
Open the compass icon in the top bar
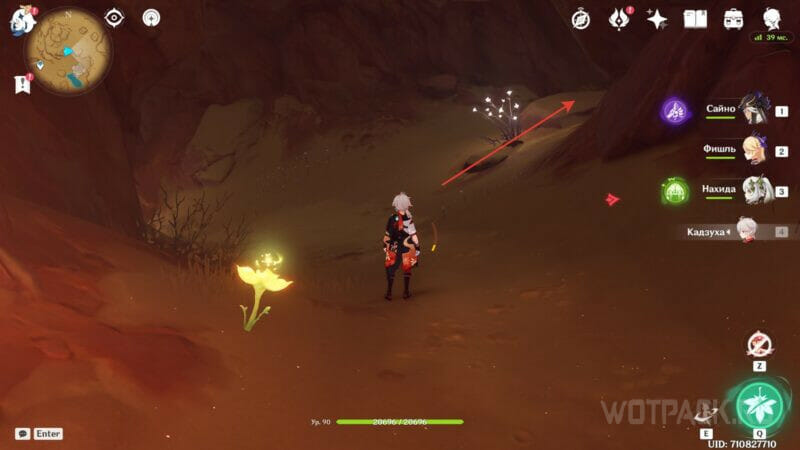point(581,18)
